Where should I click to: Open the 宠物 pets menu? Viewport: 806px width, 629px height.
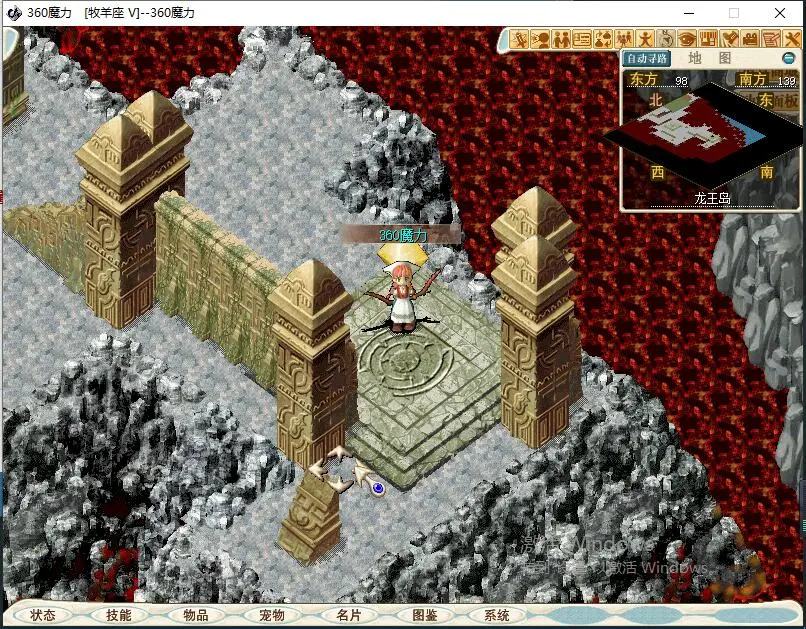click(272, 615)
